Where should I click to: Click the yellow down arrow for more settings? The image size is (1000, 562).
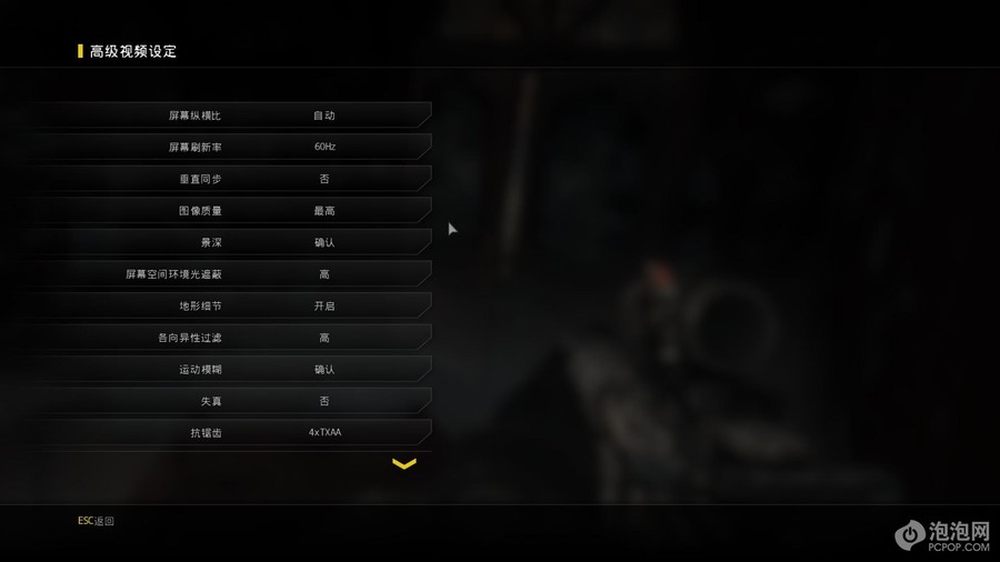(404, 464)
